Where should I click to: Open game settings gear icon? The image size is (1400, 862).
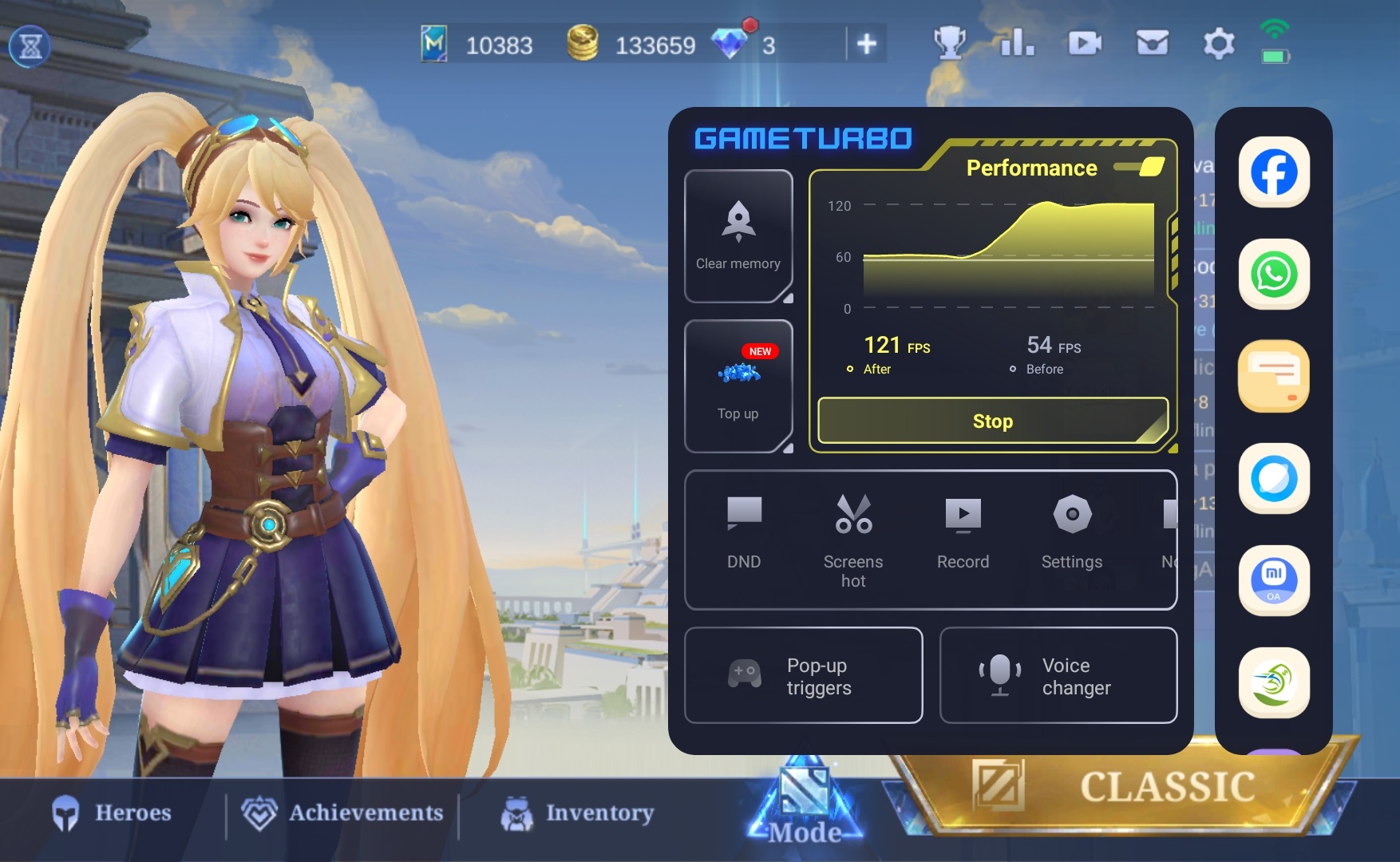1218,43
